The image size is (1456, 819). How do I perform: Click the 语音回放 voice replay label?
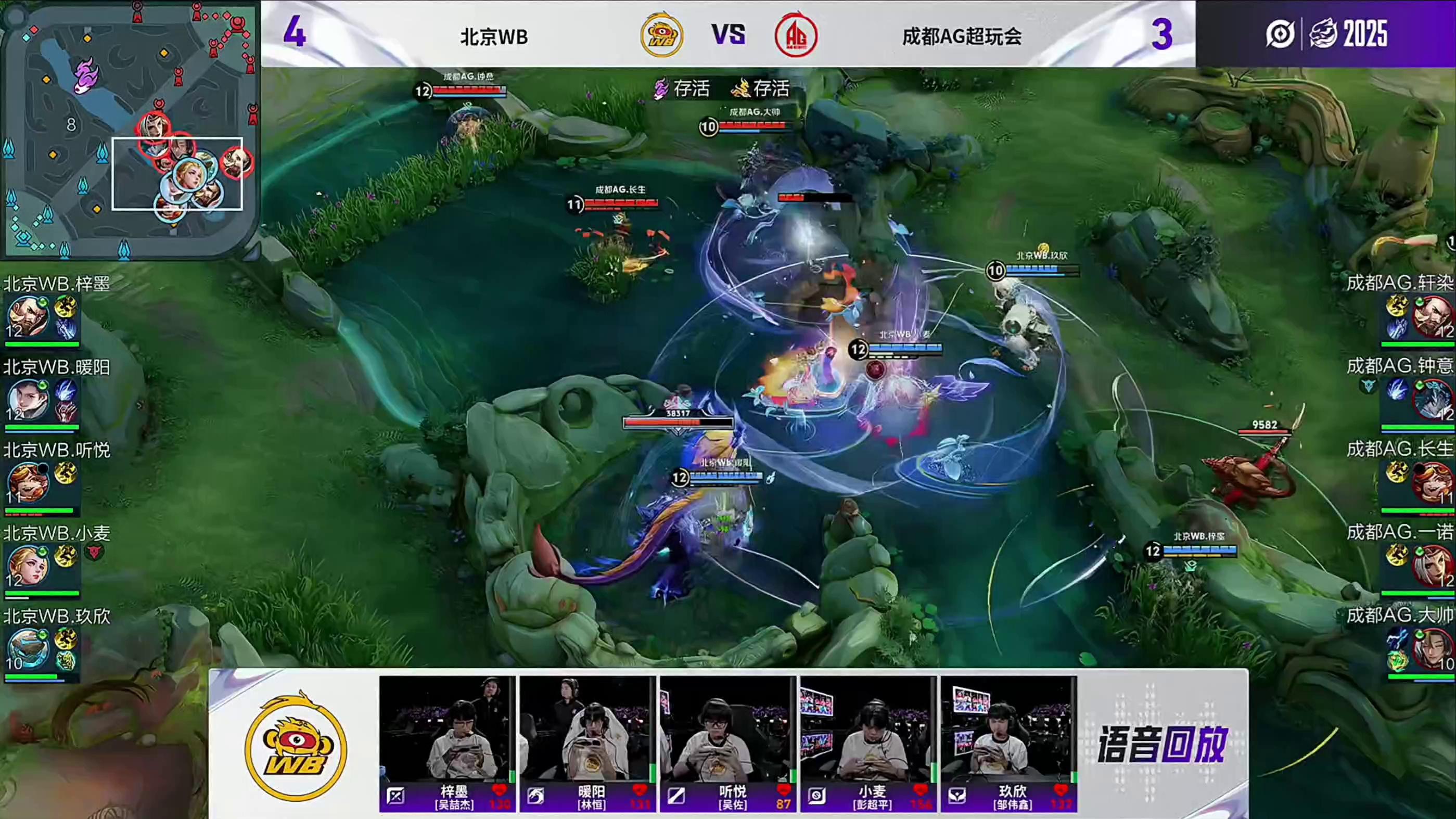pos(1162,745)
